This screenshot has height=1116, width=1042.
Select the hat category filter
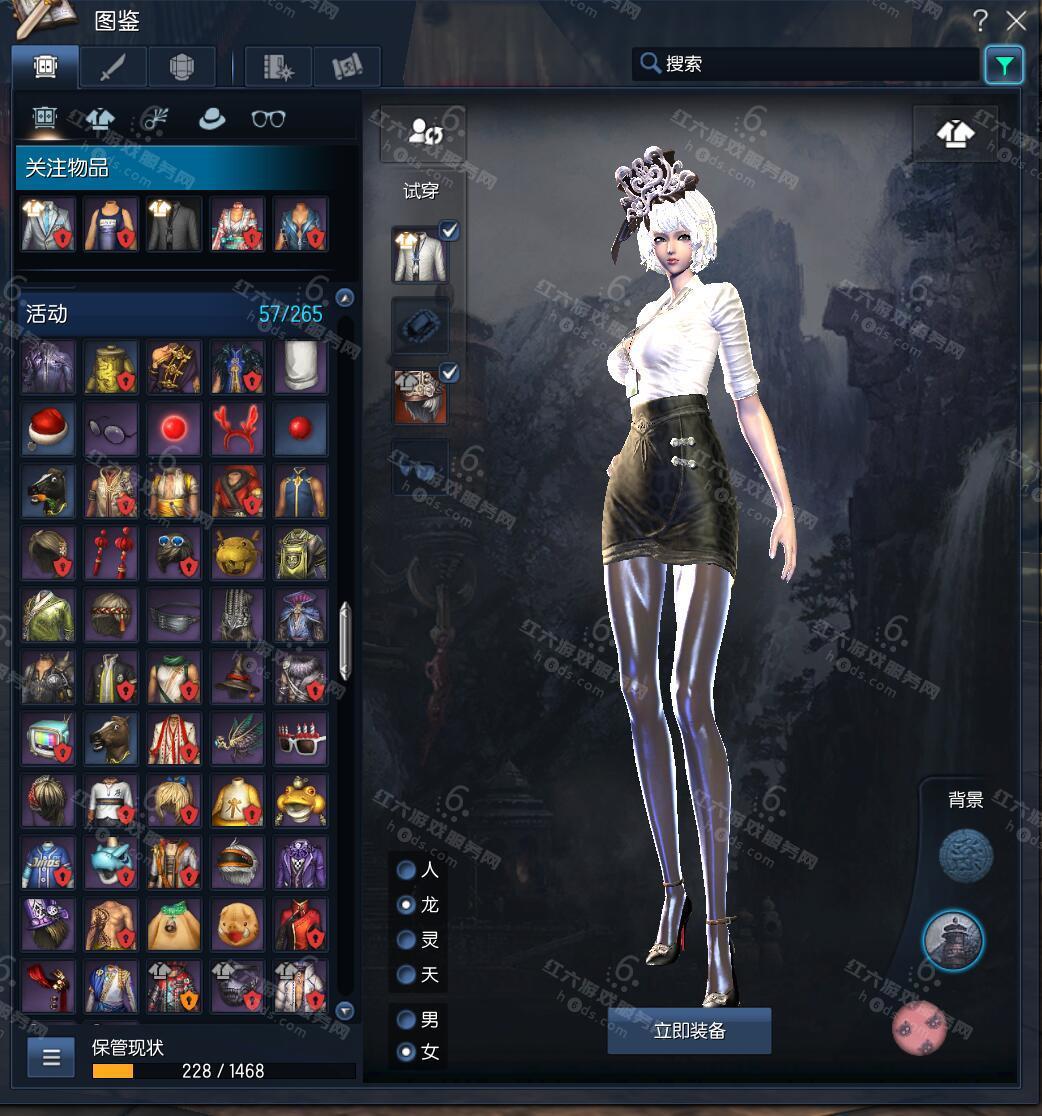coord(212,119)
